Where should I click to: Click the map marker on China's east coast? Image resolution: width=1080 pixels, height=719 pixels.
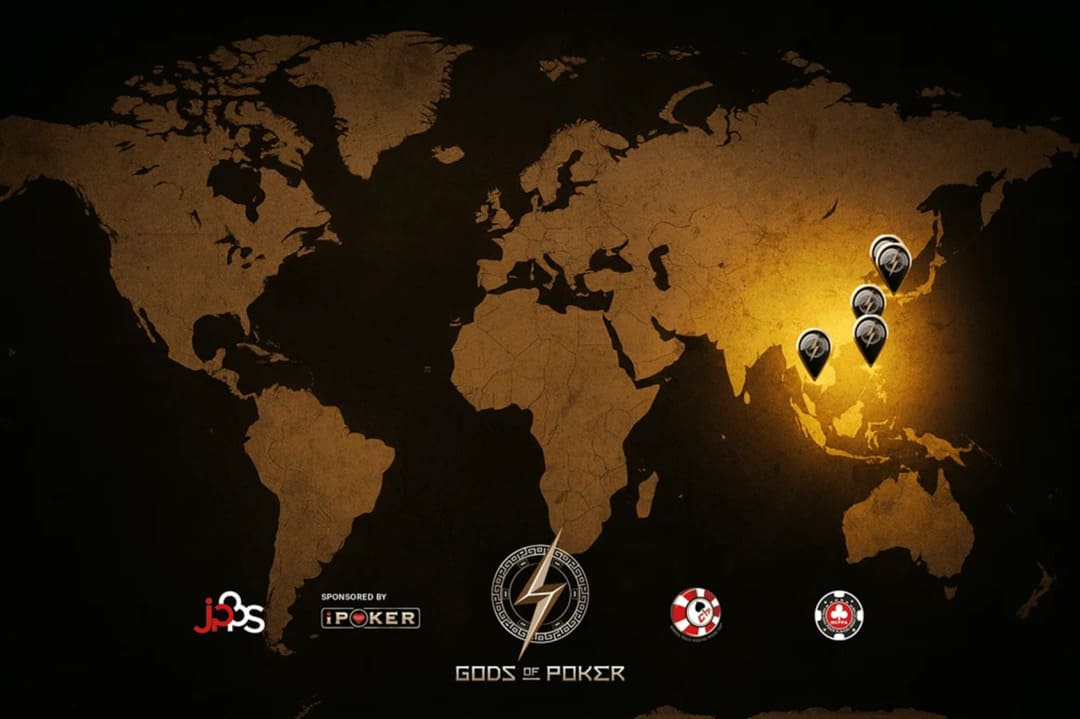pyautogui.click(x=866, y=299)
